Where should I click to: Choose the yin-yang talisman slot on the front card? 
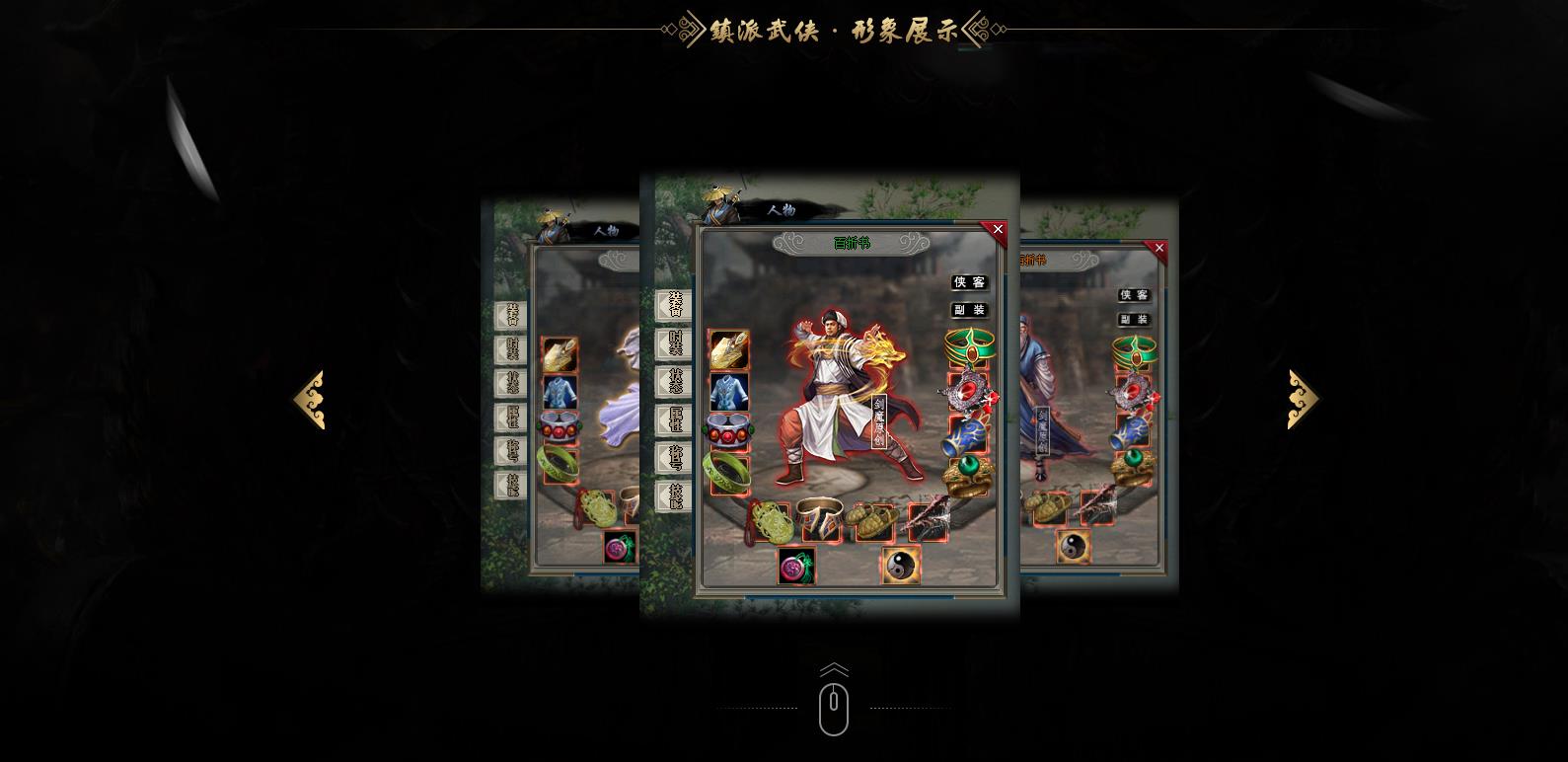coord(900,565)
